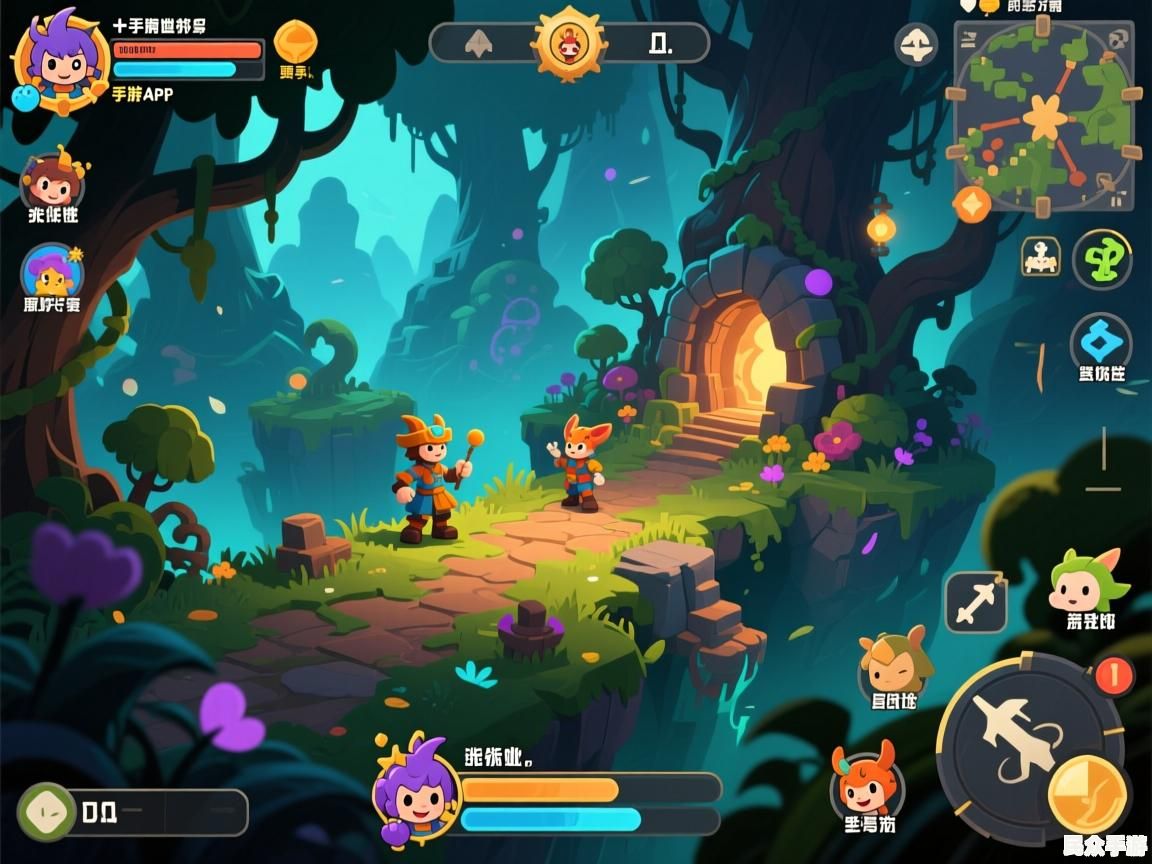1152x864 pixels.
Task: Activate the golden round skill button
Action: coord(1087,794)
